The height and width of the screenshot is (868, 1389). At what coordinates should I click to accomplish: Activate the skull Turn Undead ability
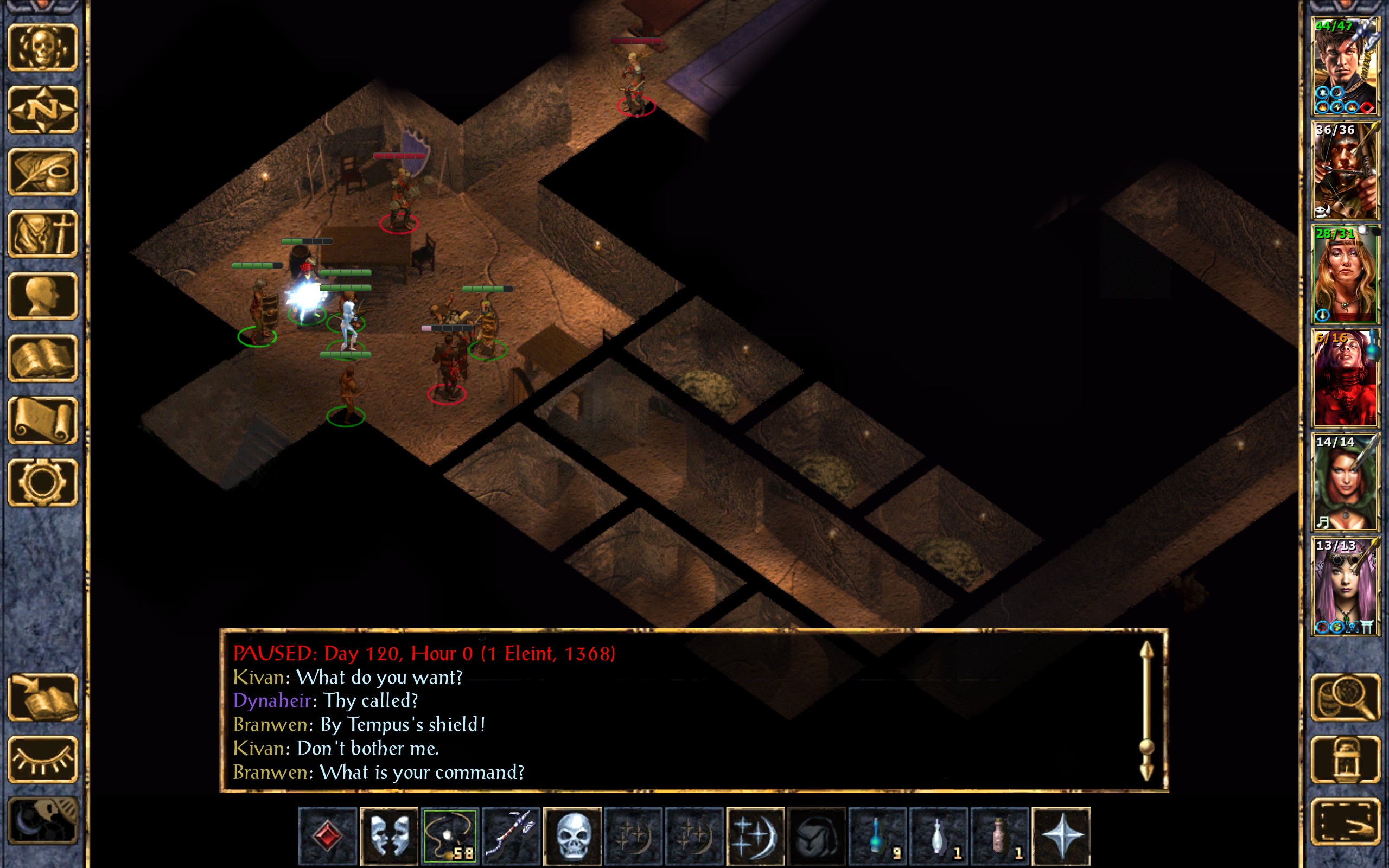[x=572, y=836]
